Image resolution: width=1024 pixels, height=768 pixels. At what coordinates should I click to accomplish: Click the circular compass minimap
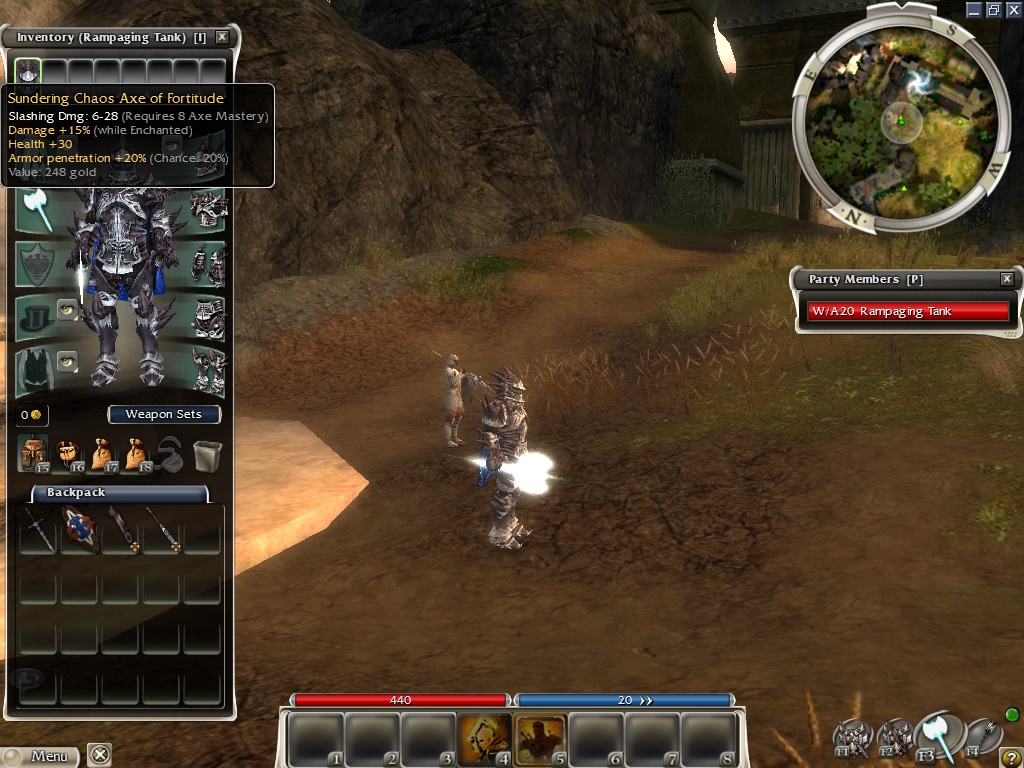click(900, 122)
